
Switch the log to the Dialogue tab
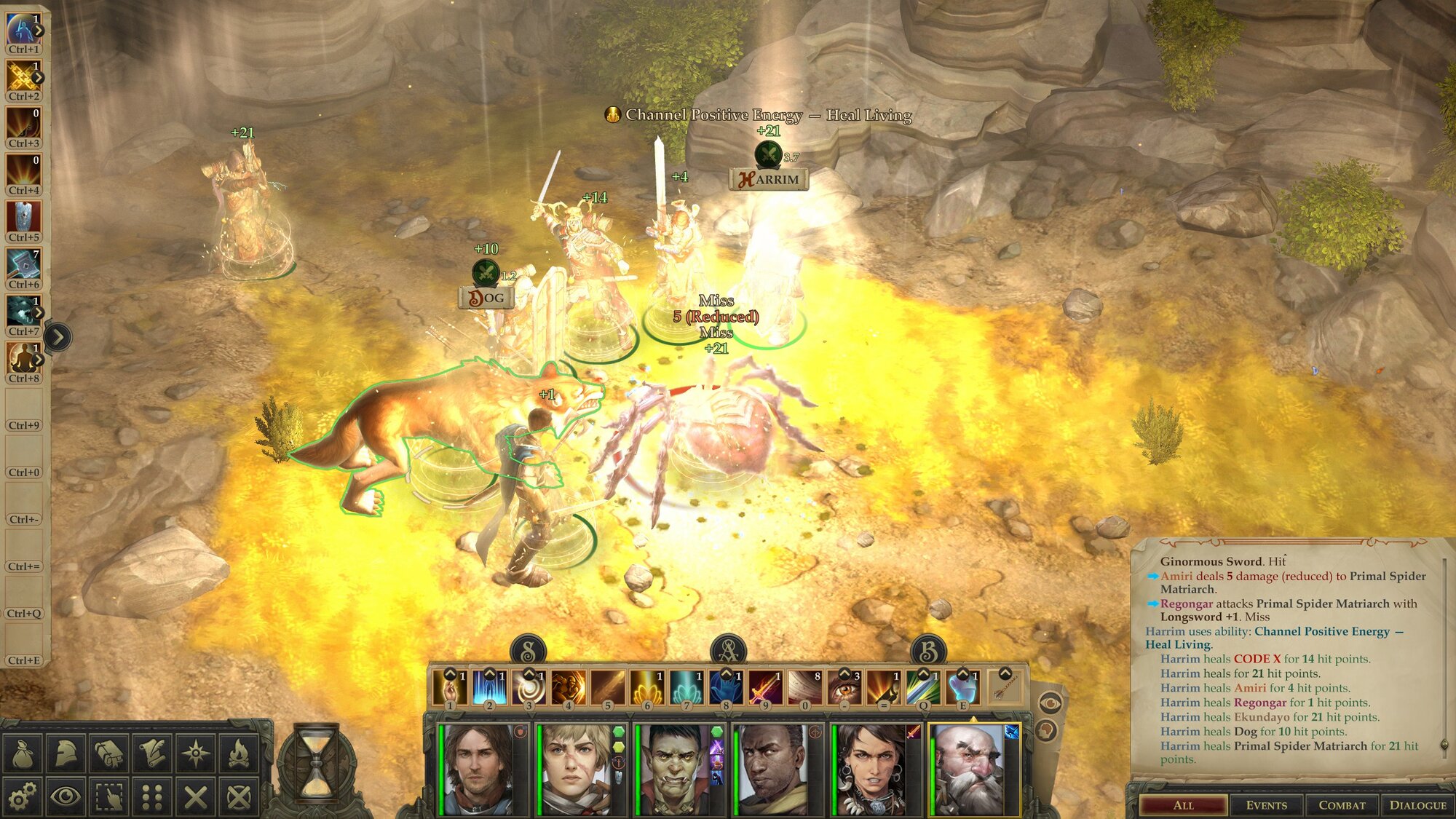tap(1417, 805)
